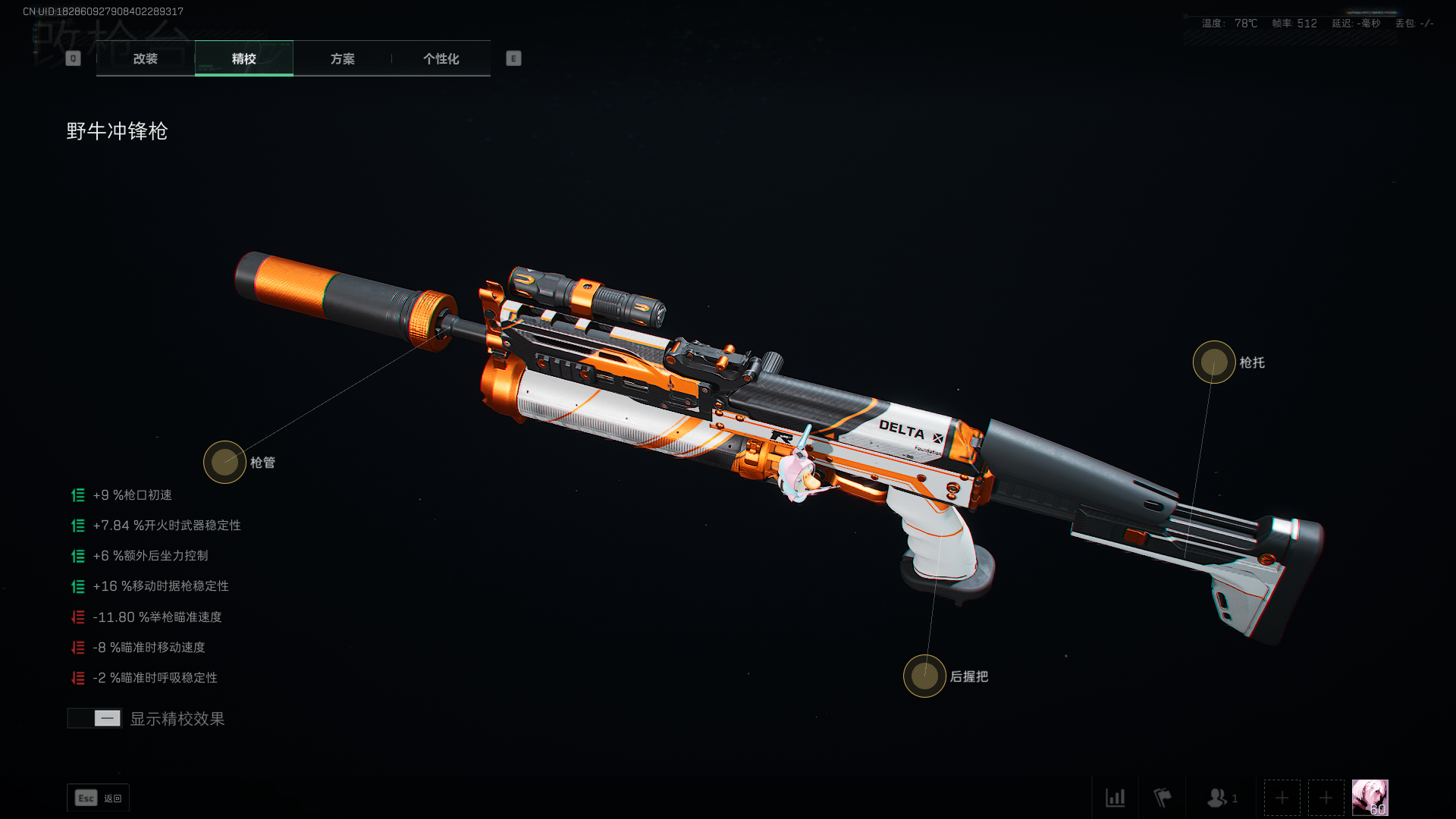Open the player avatar portrait
Screen dimensions: 1456x819
tap(1370, 798)
